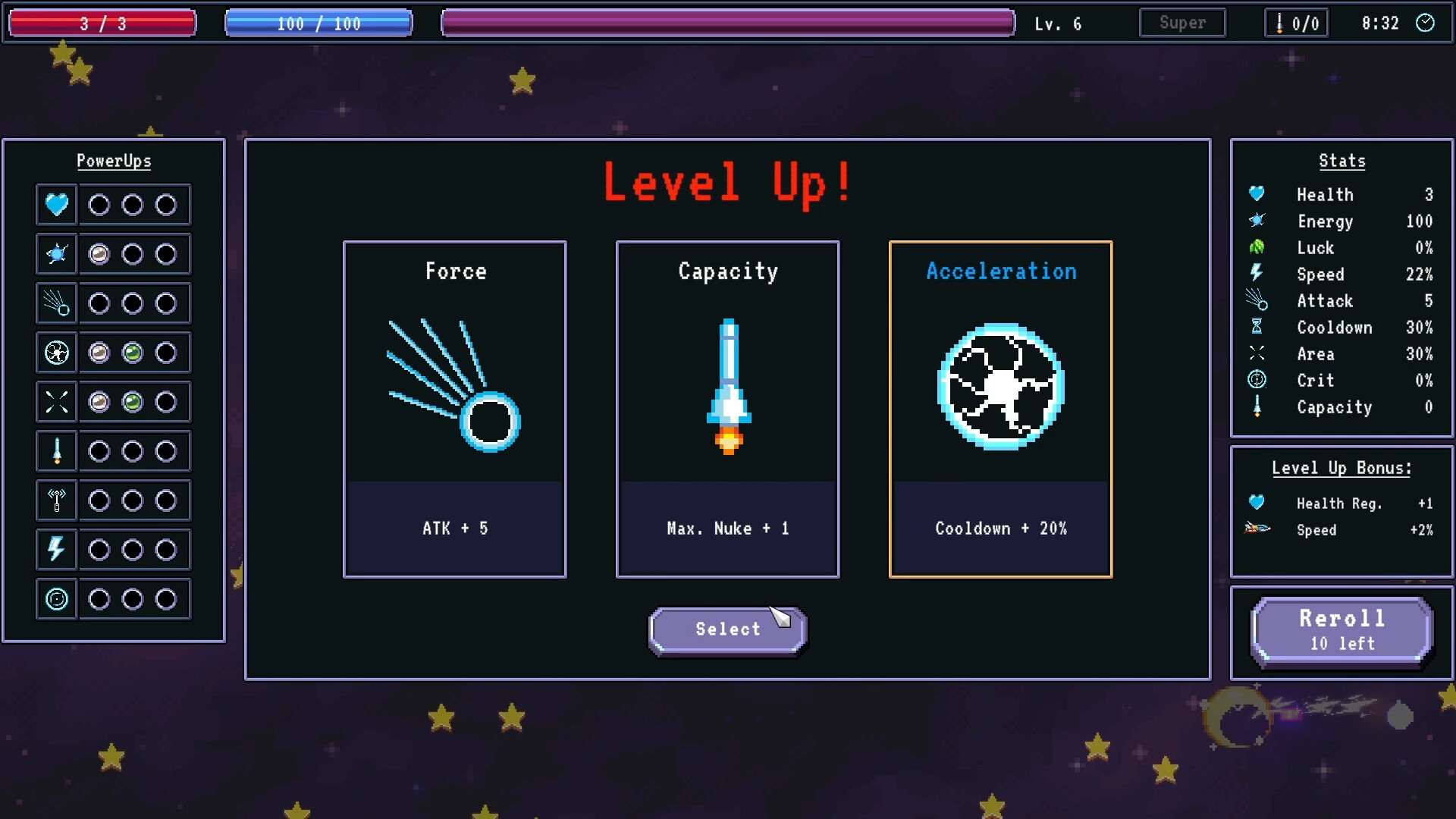Screen dimensions: 1456x819
Task: Click the purple experience progress bar
Action: [728, 23]
